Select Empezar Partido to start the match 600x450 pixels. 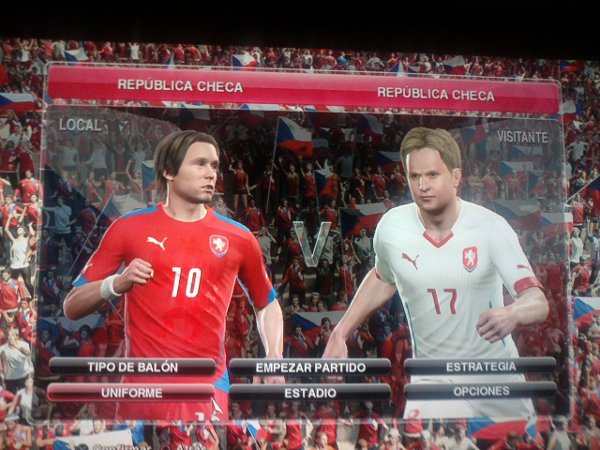pos(309,366)
